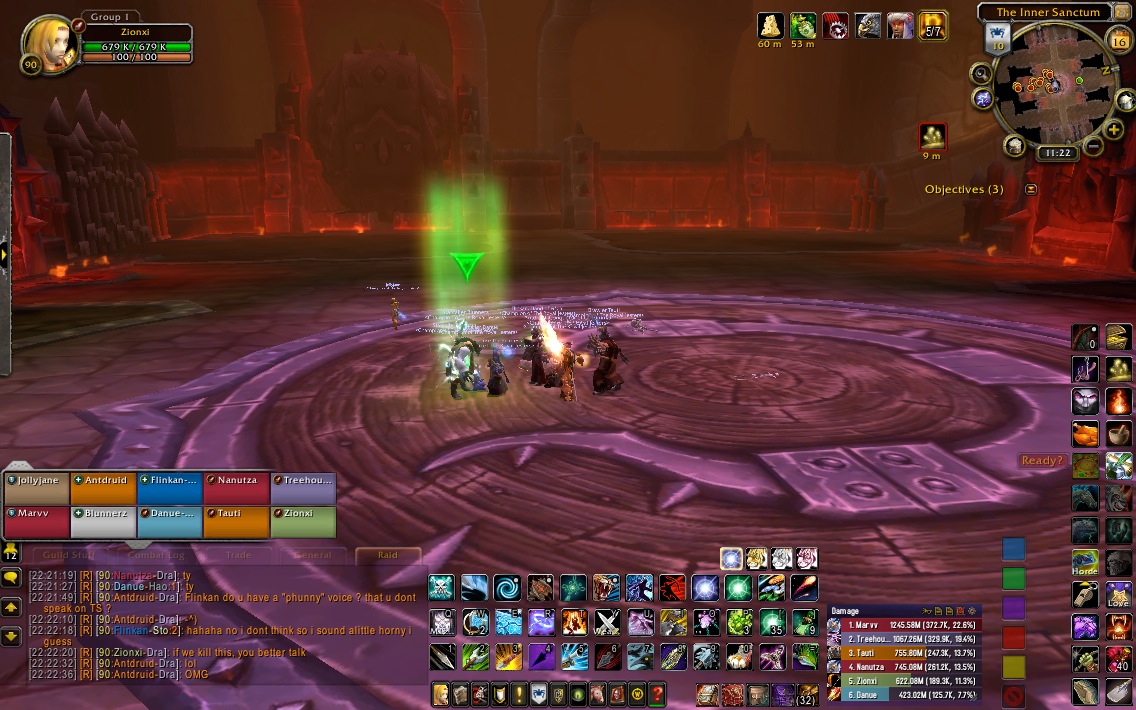This screenshot has height=710, width=1136.
Task: Show the General chat tab
Action: (x=312, y=555)
